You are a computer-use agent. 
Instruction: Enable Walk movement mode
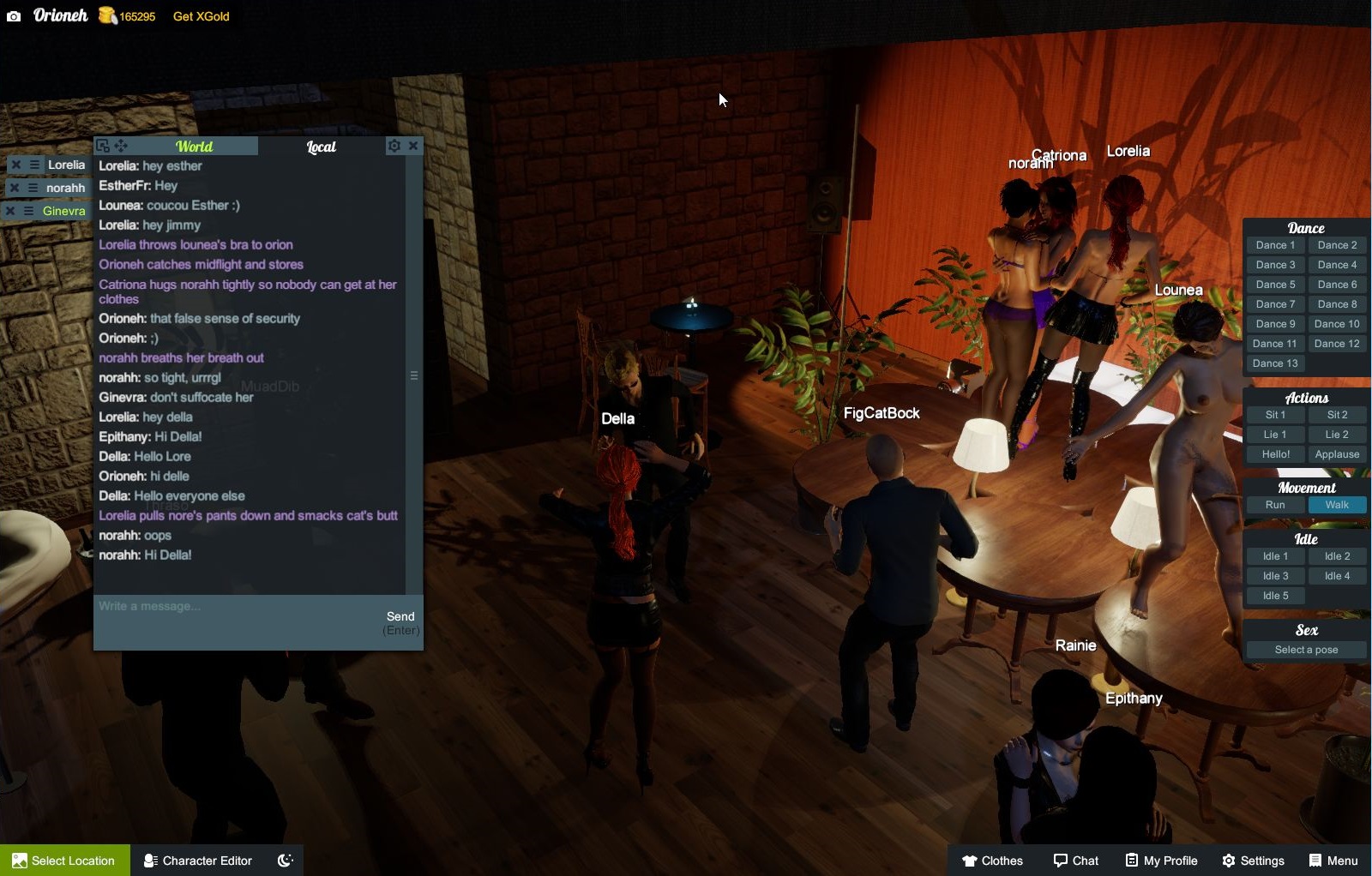point(1337,505)
